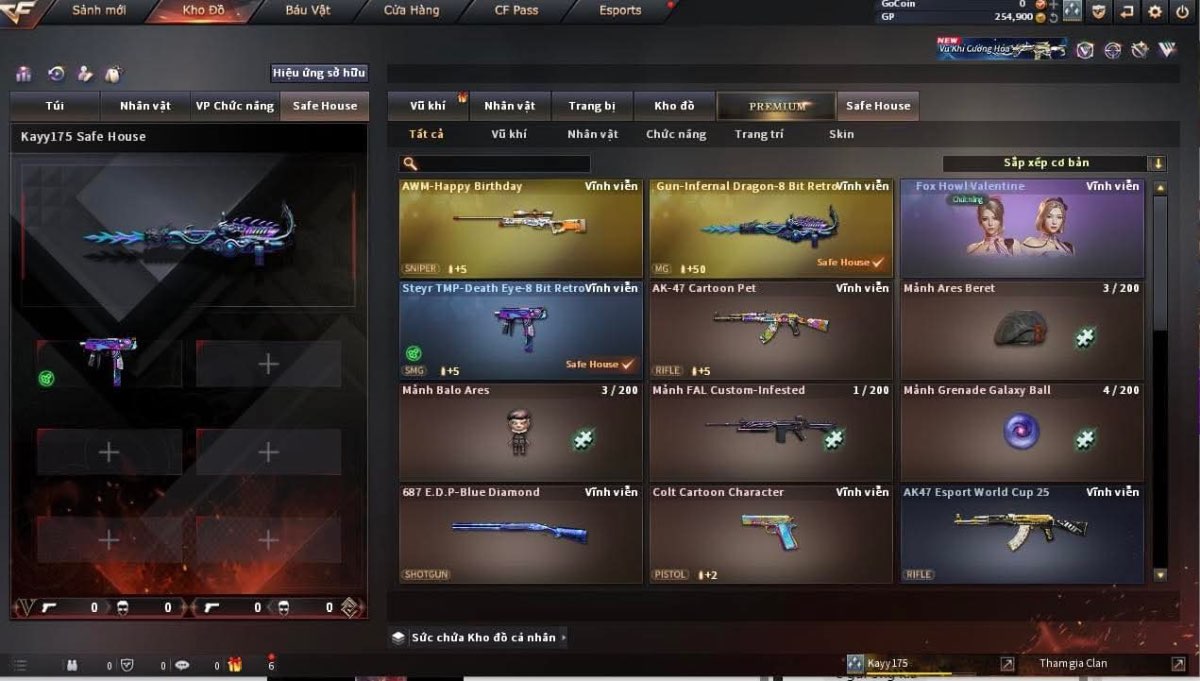Screen dimensions: 1200x681
Task: Select the AWM-Happy Birthday sniper item
Action: (520, 228)
